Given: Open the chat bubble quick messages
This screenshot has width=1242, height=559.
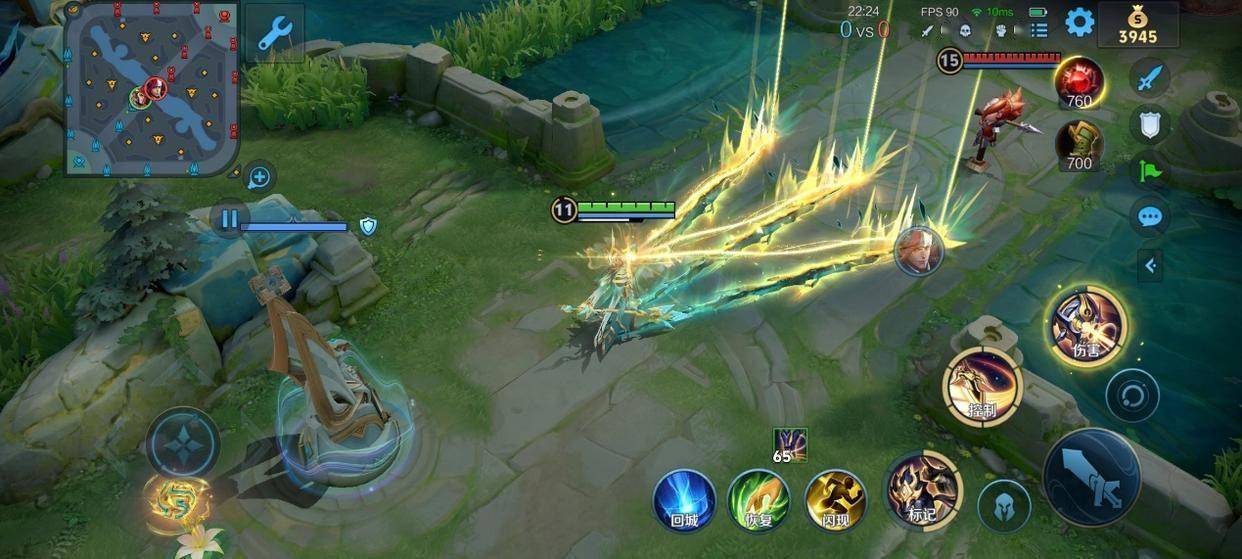Looking at the screenshot, I should [1150, 216].
